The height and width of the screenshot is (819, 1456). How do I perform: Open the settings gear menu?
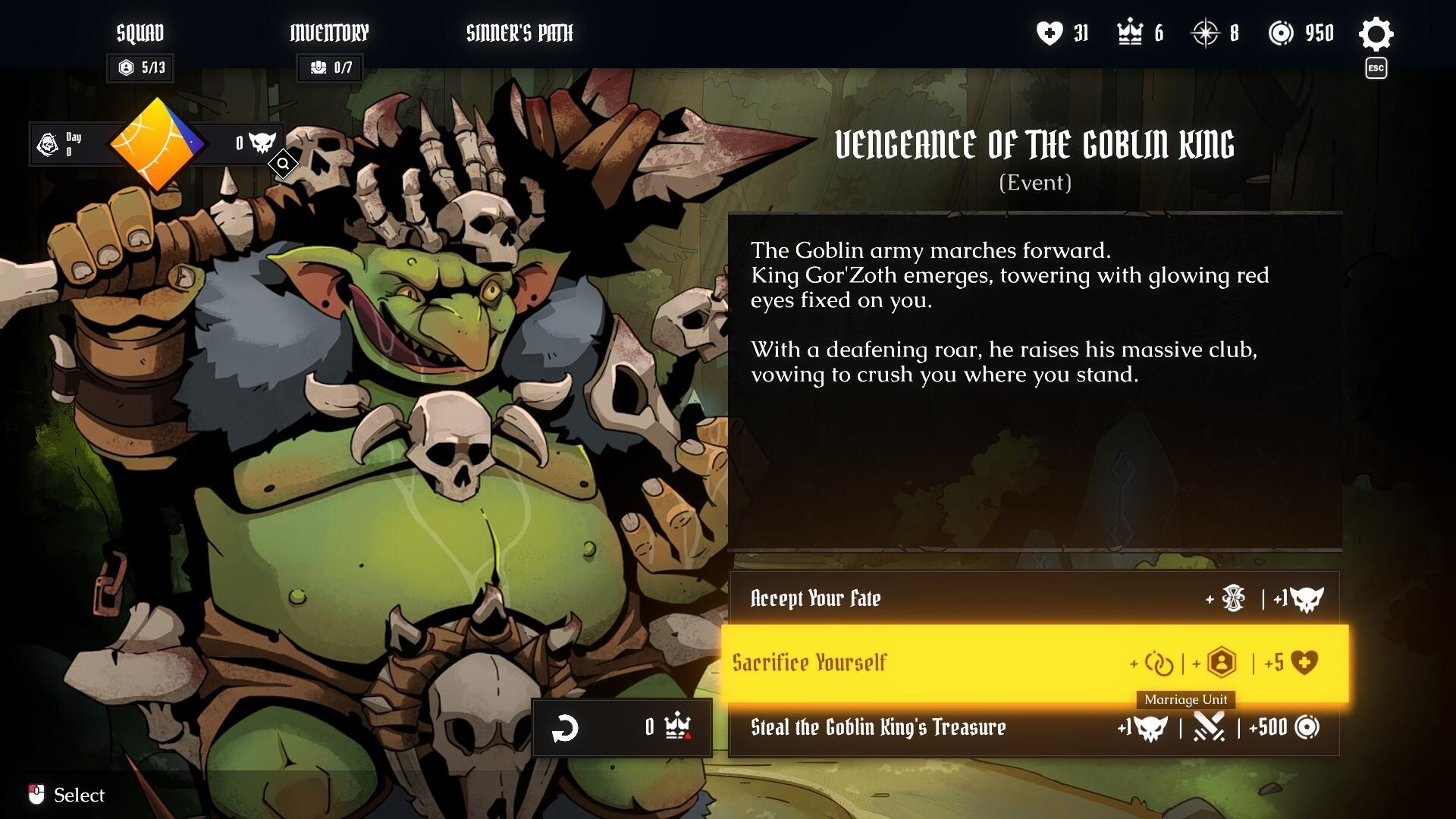pos(1376,33)
